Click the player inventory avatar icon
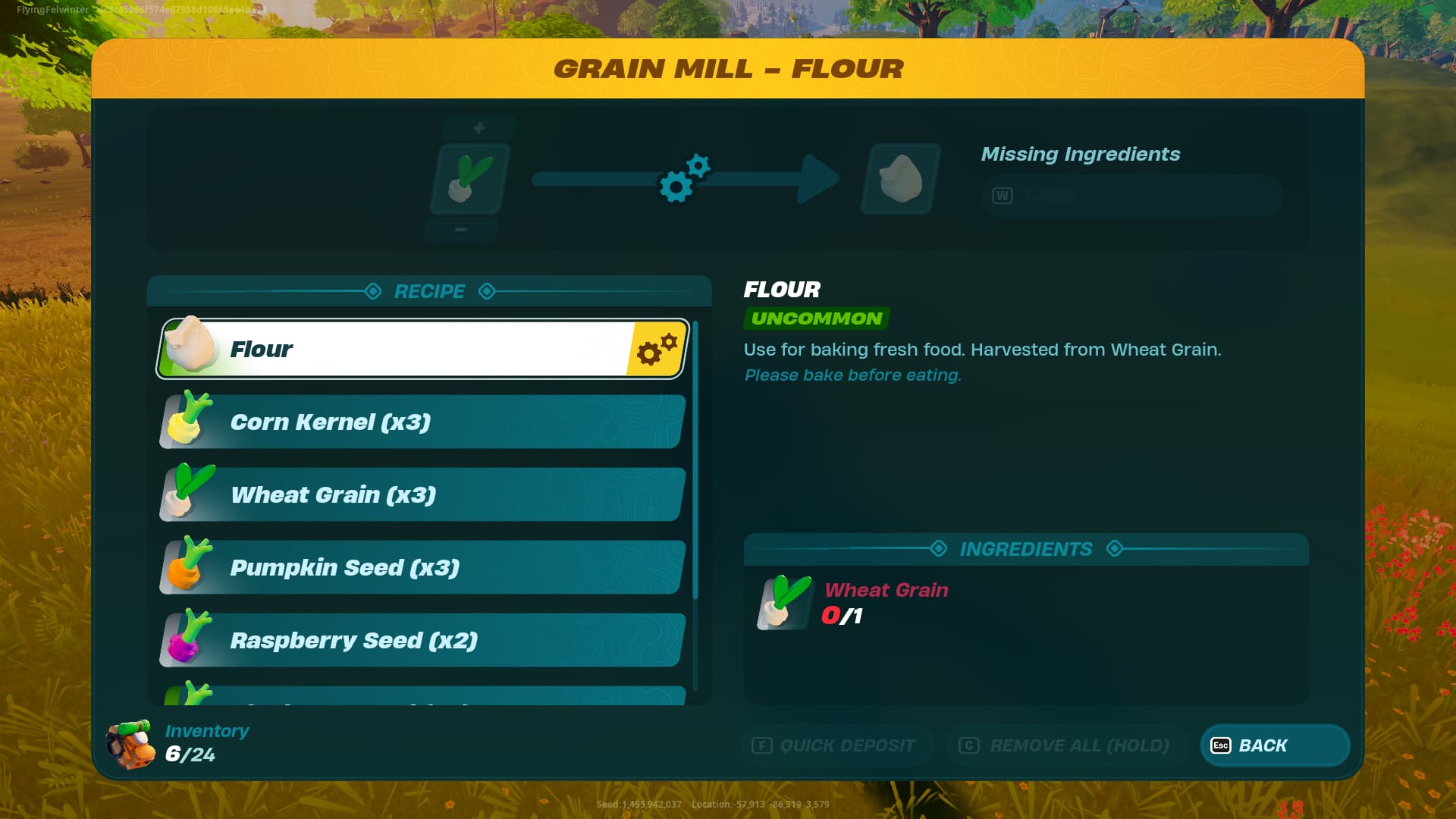 130,745
